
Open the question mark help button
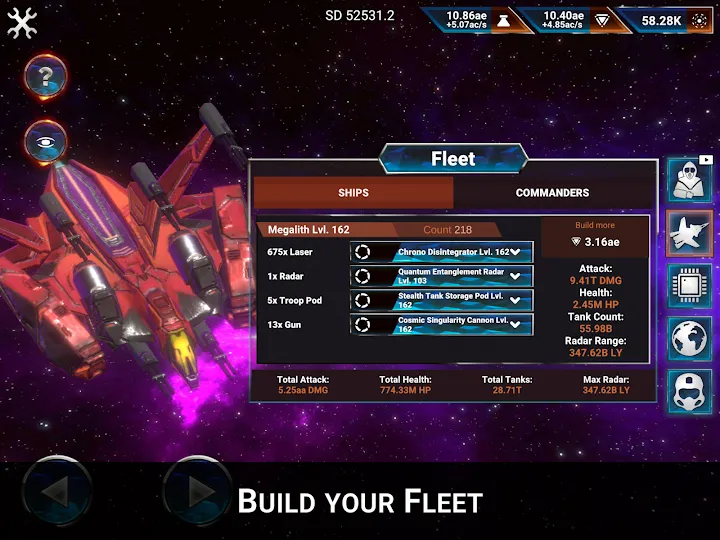coord(45,75)
